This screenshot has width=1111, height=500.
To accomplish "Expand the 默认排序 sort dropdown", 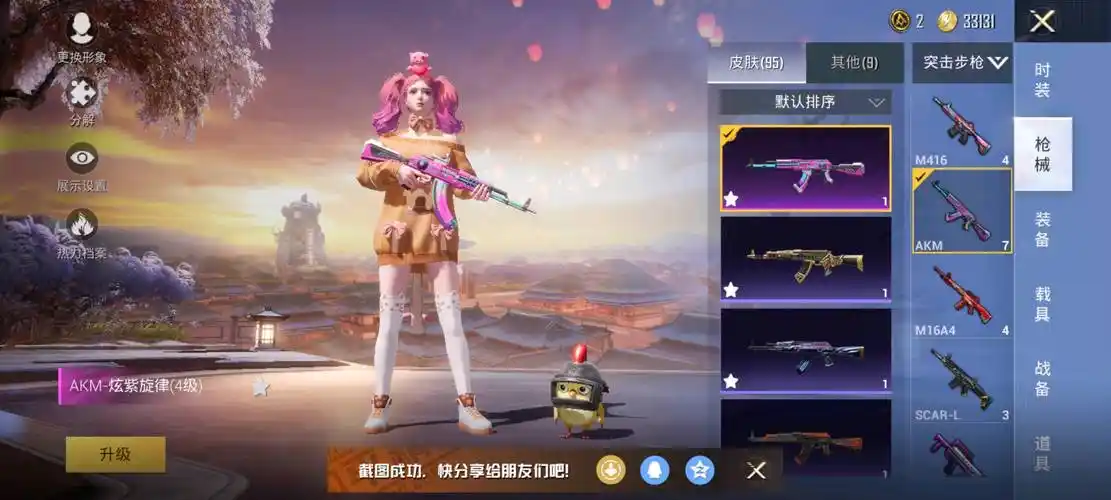I will pos(805,102).
